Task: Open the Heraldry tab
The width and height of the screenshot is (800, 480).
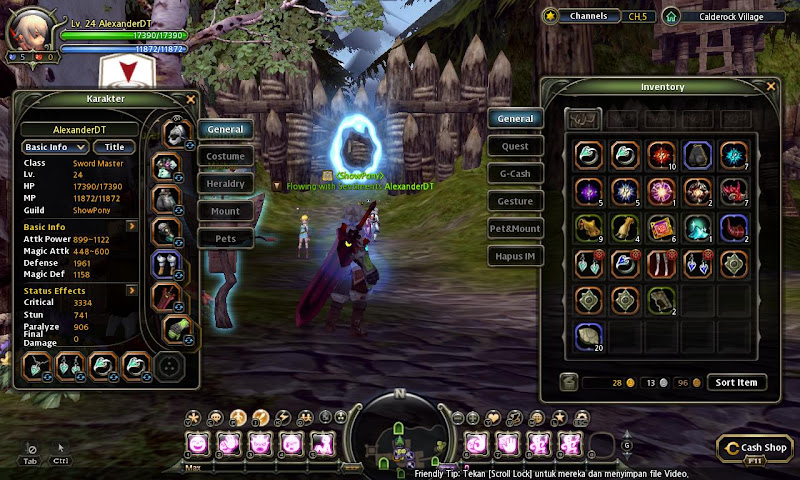Action: [225, 184]
